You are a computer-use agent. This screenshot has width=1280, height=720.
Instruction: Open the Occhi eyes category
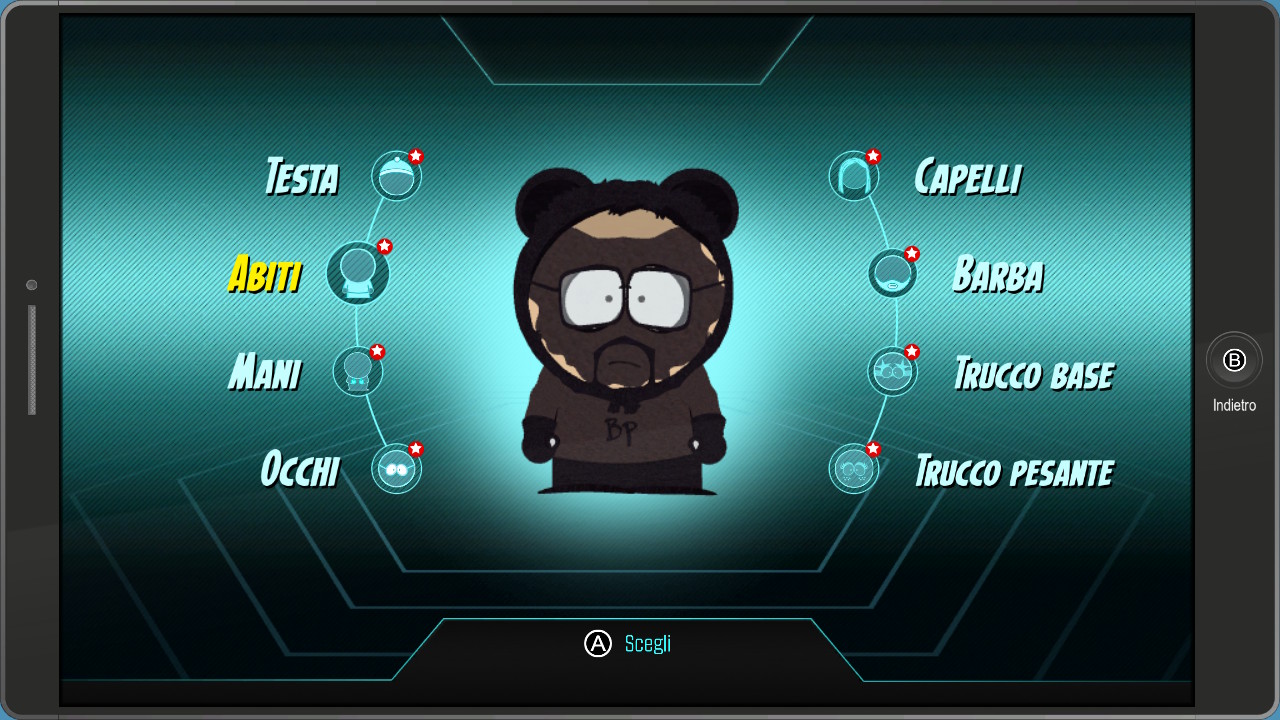396,468
